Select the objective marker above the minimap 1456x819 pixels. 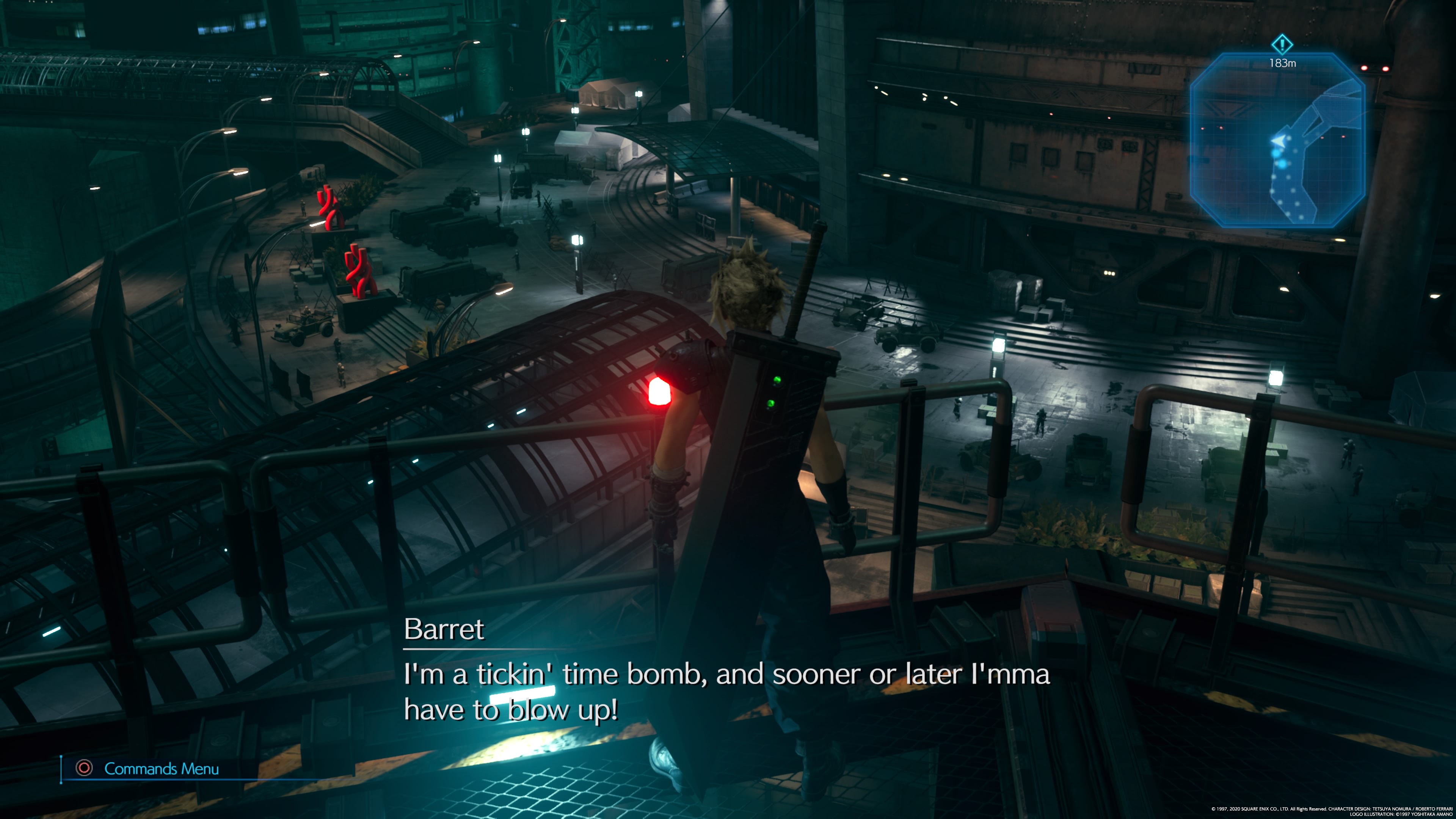tap(1281, 44)
